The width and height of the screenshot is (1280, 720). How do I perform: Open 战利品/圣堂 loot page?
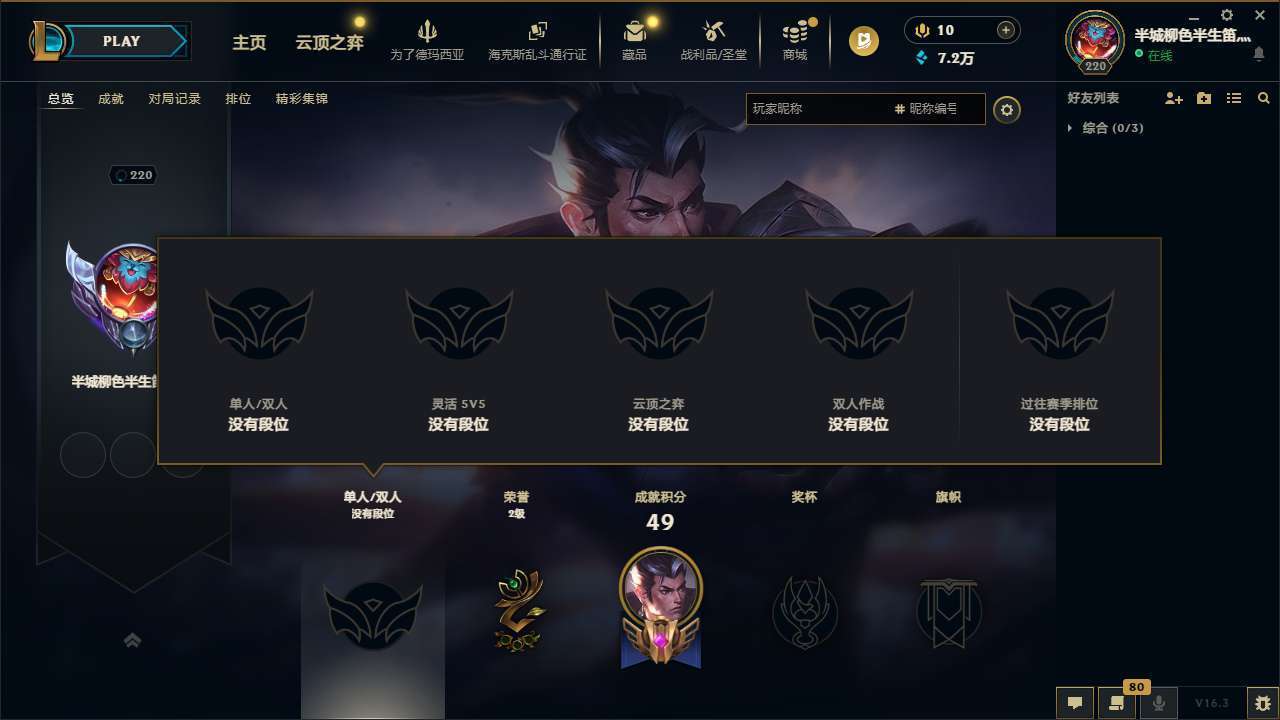point(712,40)
